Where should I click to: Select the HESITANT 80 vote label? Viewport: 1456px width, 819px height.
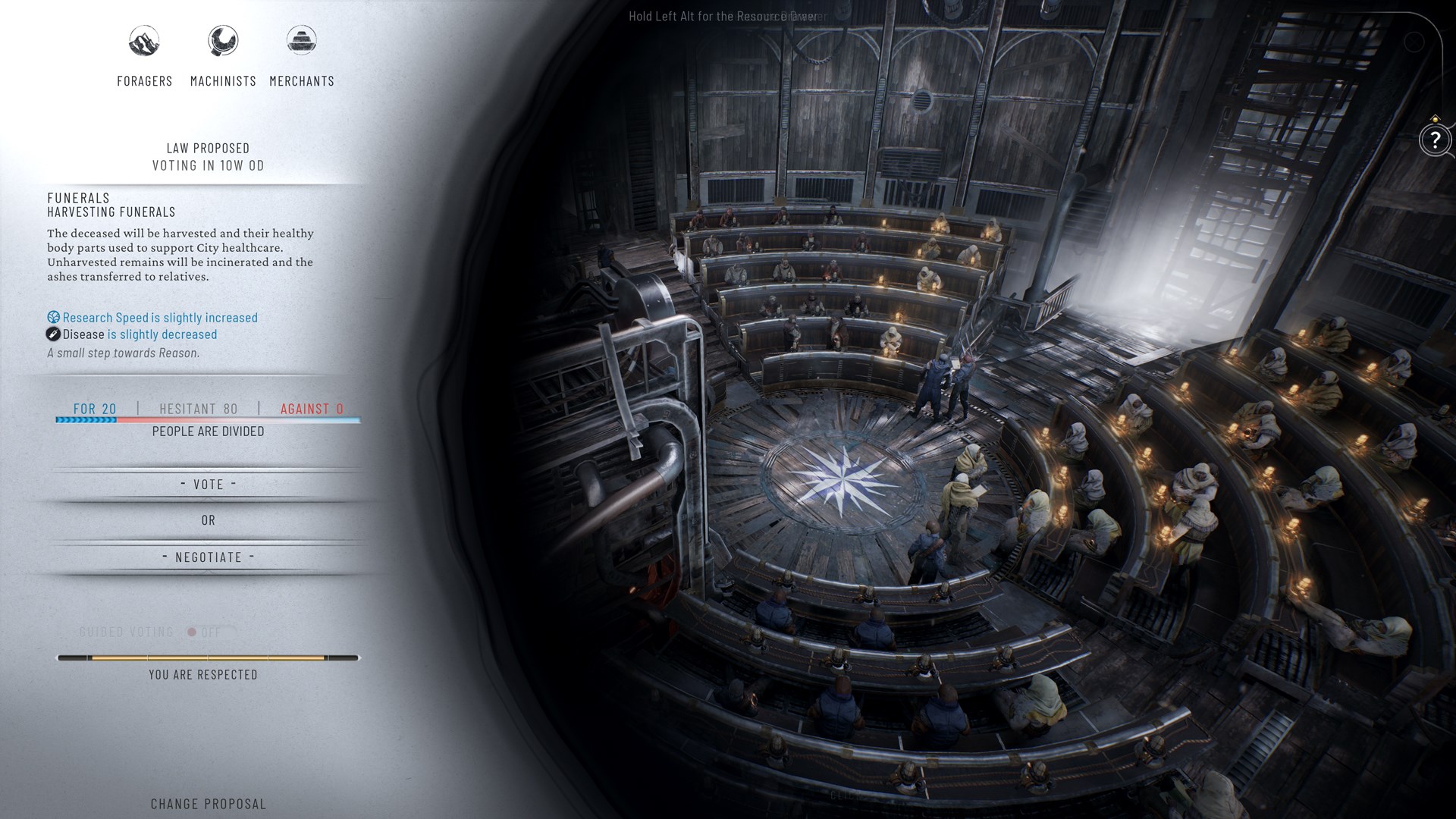point(199,408)
